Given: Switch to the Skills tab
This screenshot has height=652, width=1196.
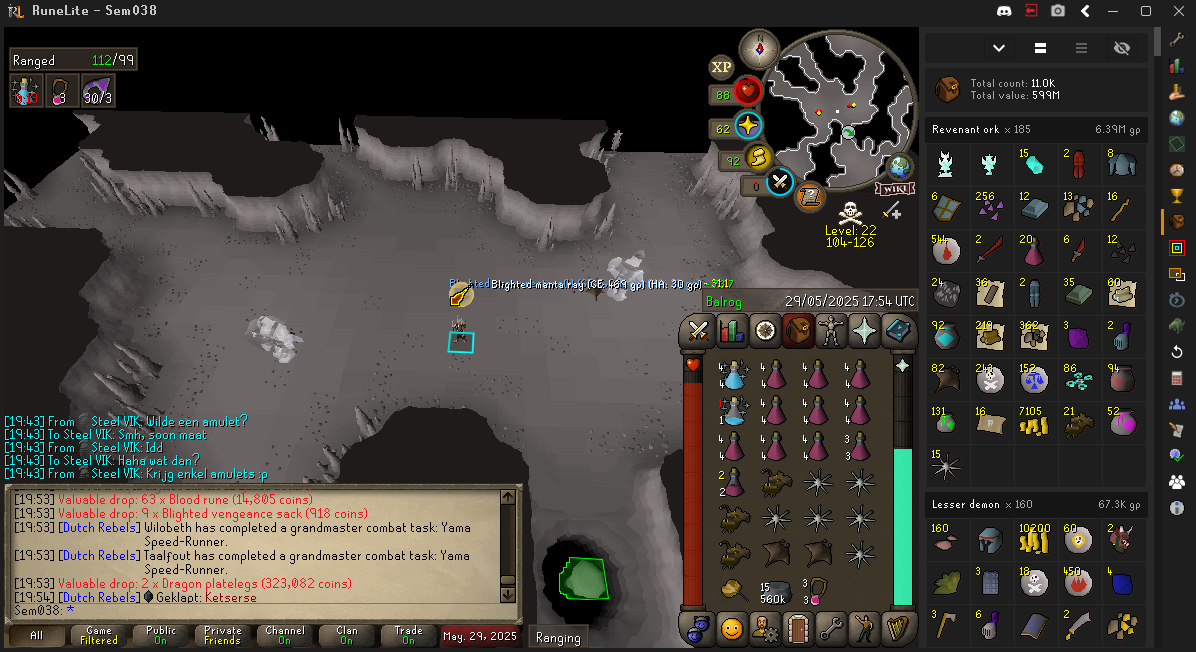Looking at the screenshot, I should (732, 330).
